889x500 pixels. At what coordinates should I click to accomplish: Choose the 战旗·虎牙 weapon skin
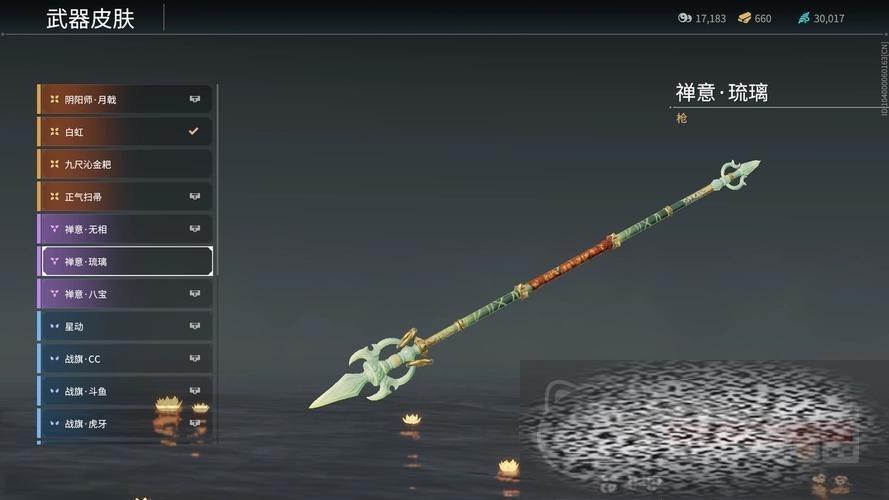point(125,423)
